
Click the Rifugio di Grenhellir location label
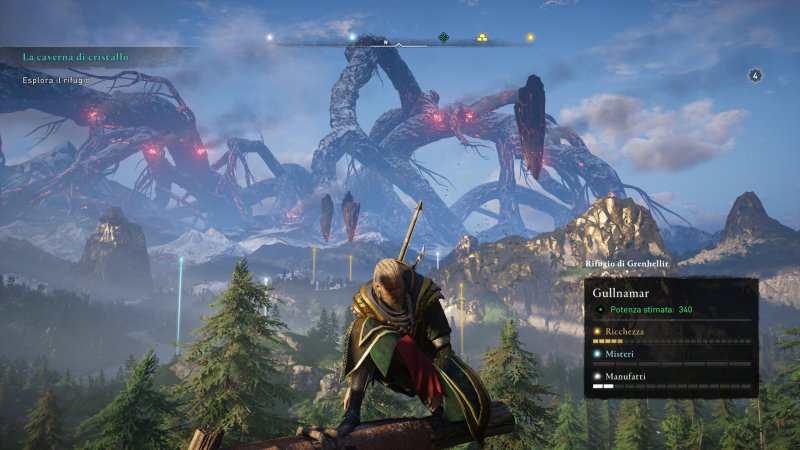pyautogui.click(x=626, y=264)
